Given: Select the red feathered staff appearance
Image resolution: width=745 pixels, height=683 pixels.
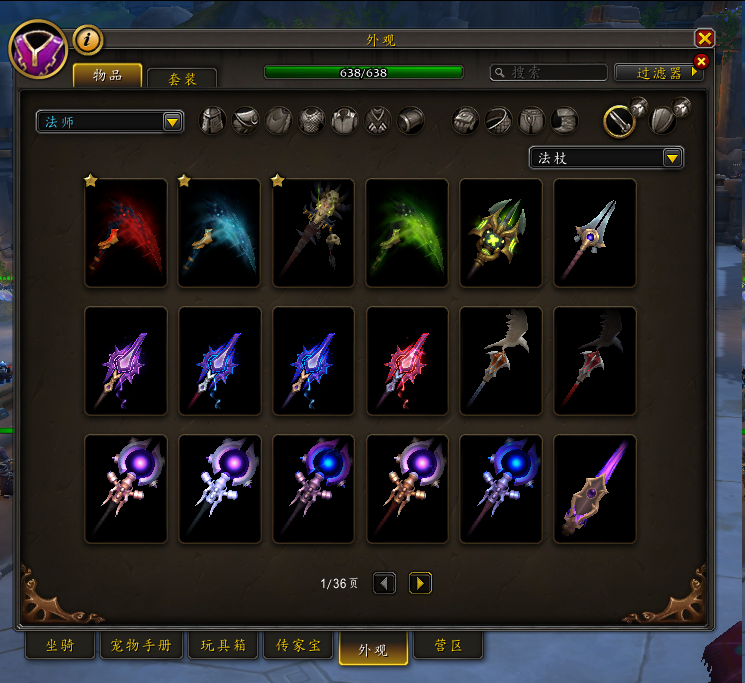Looking at the screenshot, I should click(x=126, y=233).
